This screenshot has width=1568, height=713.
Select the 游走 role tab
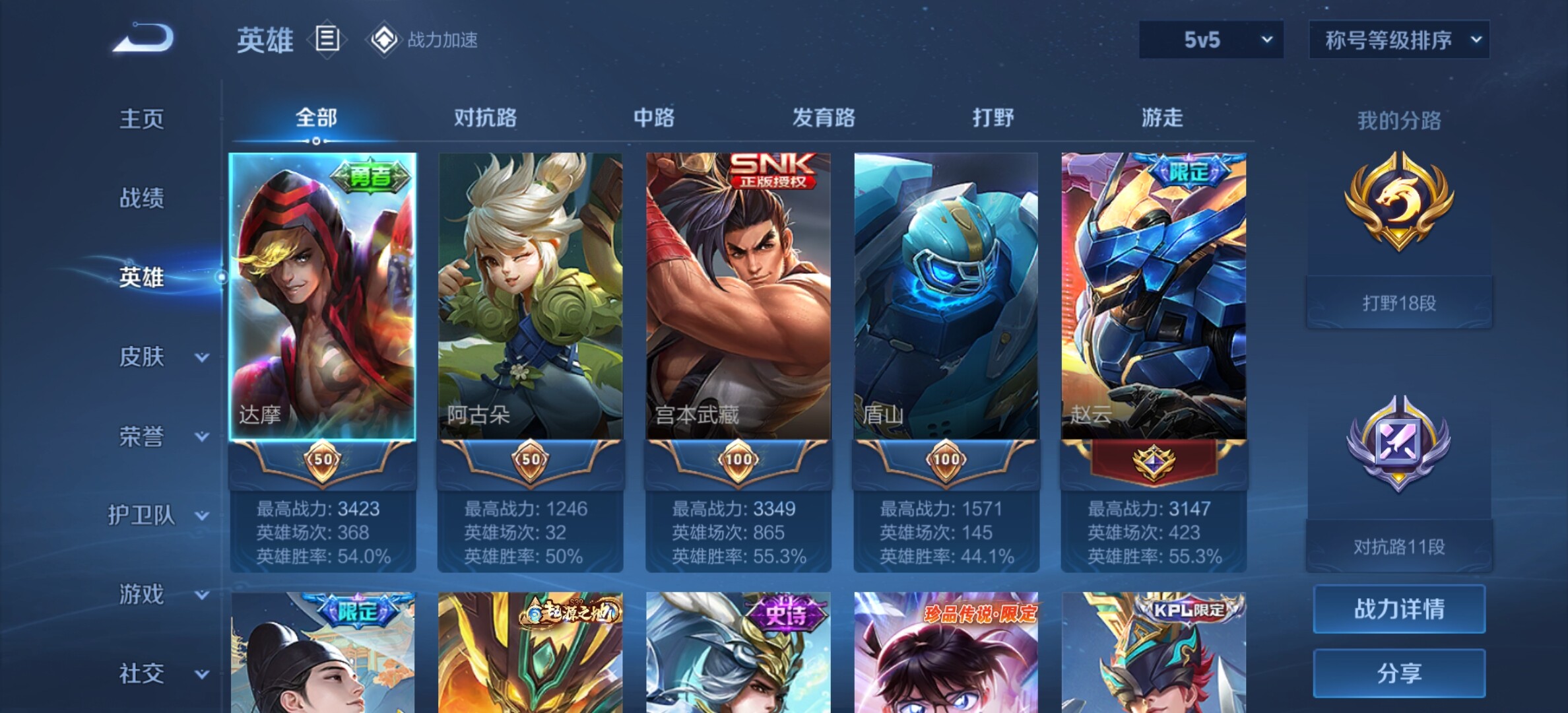coord(1162,118)
